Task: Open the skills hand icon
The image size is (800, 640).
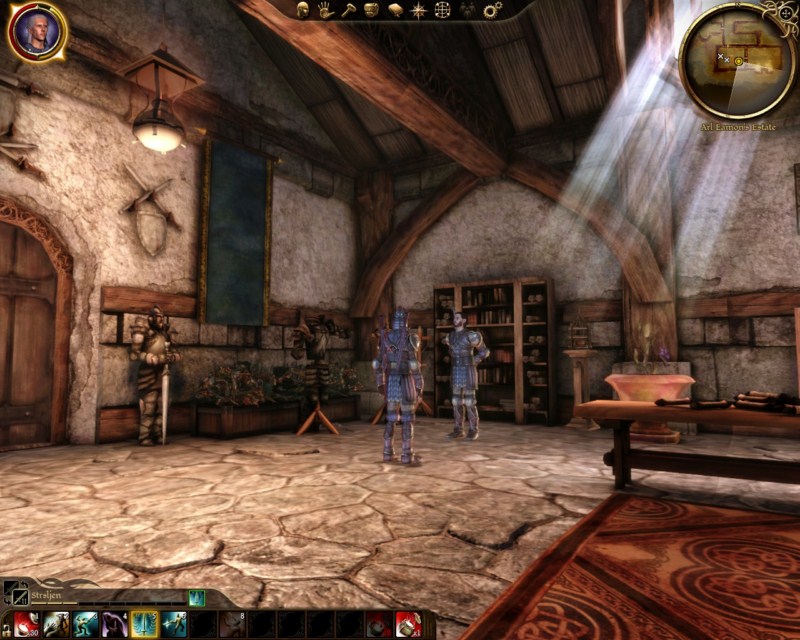Action: [x=326, y=10]
